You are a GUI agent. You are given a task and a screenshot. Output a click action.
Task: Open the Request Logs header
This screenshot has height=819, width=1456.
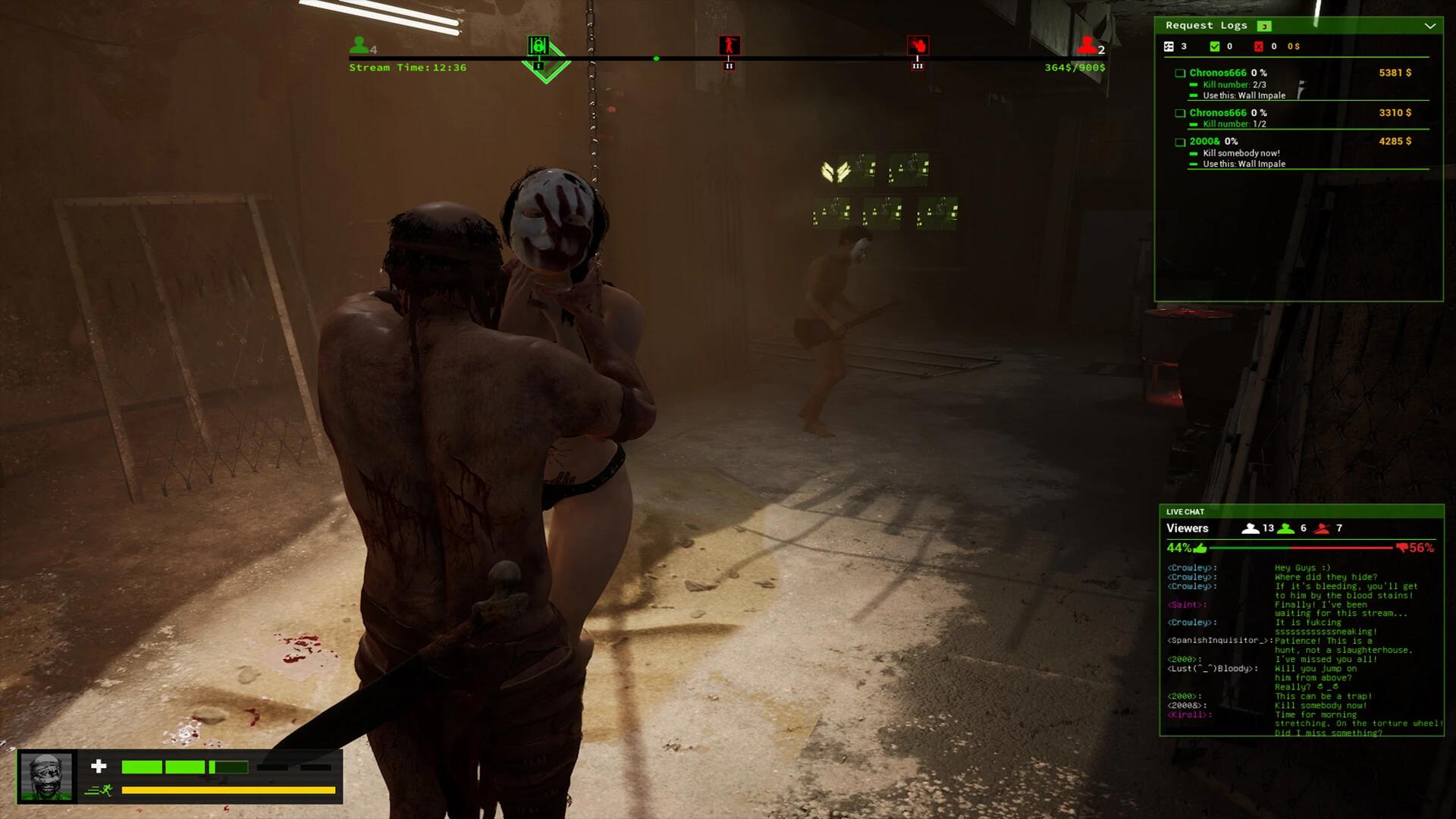(x=1206, y=25)
